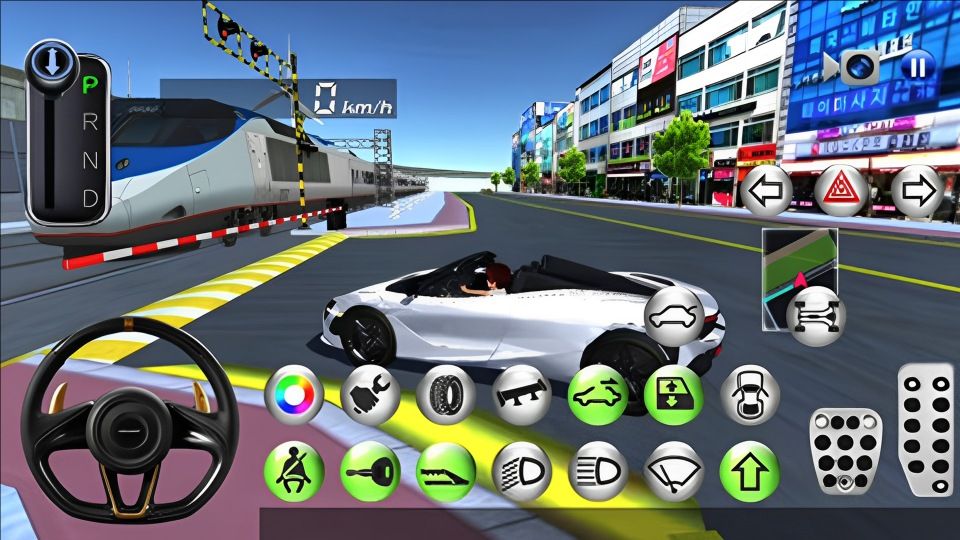Choose the rear spoiler button
The height and width of the screenshot is (540, 960).
(x=522, y=394)
